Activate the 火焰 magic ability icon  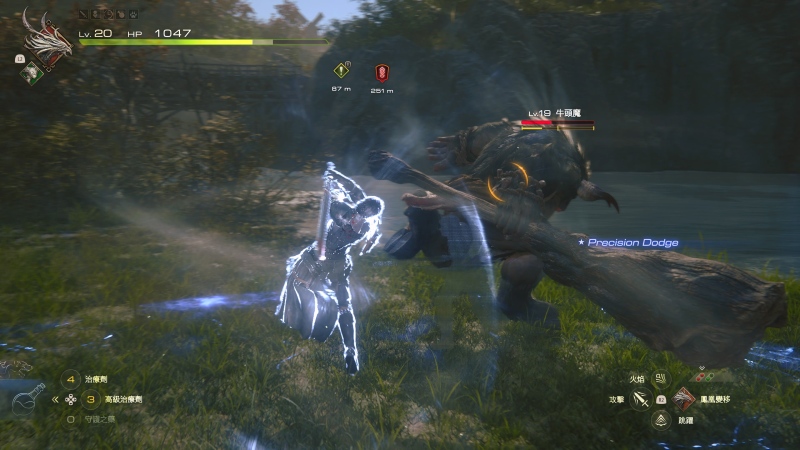(x=660, y=378)
